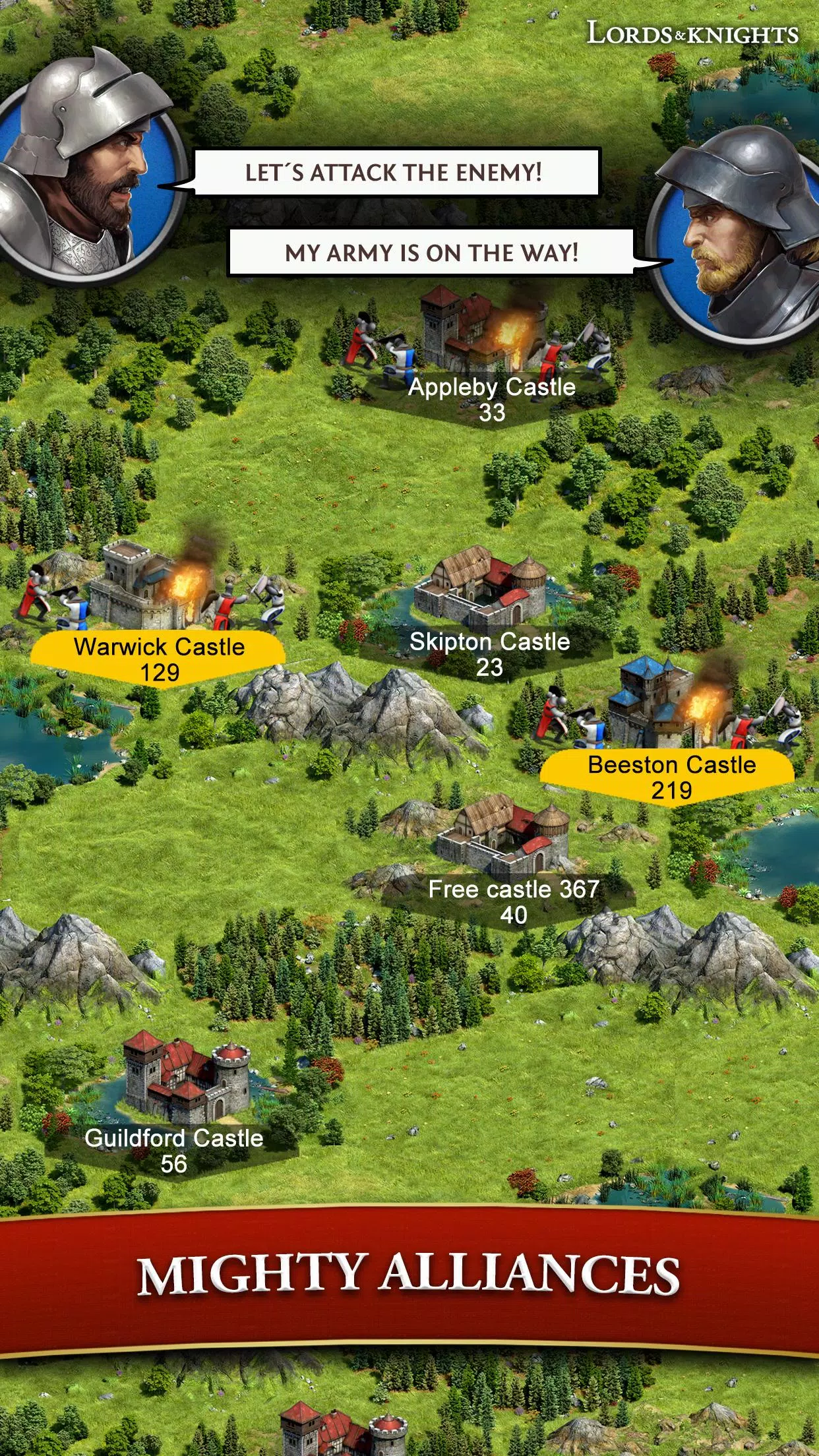Screen dimensions: 819x1456
Task: Open the "My army is on the way!" message
Action: (x=431, y=252)
